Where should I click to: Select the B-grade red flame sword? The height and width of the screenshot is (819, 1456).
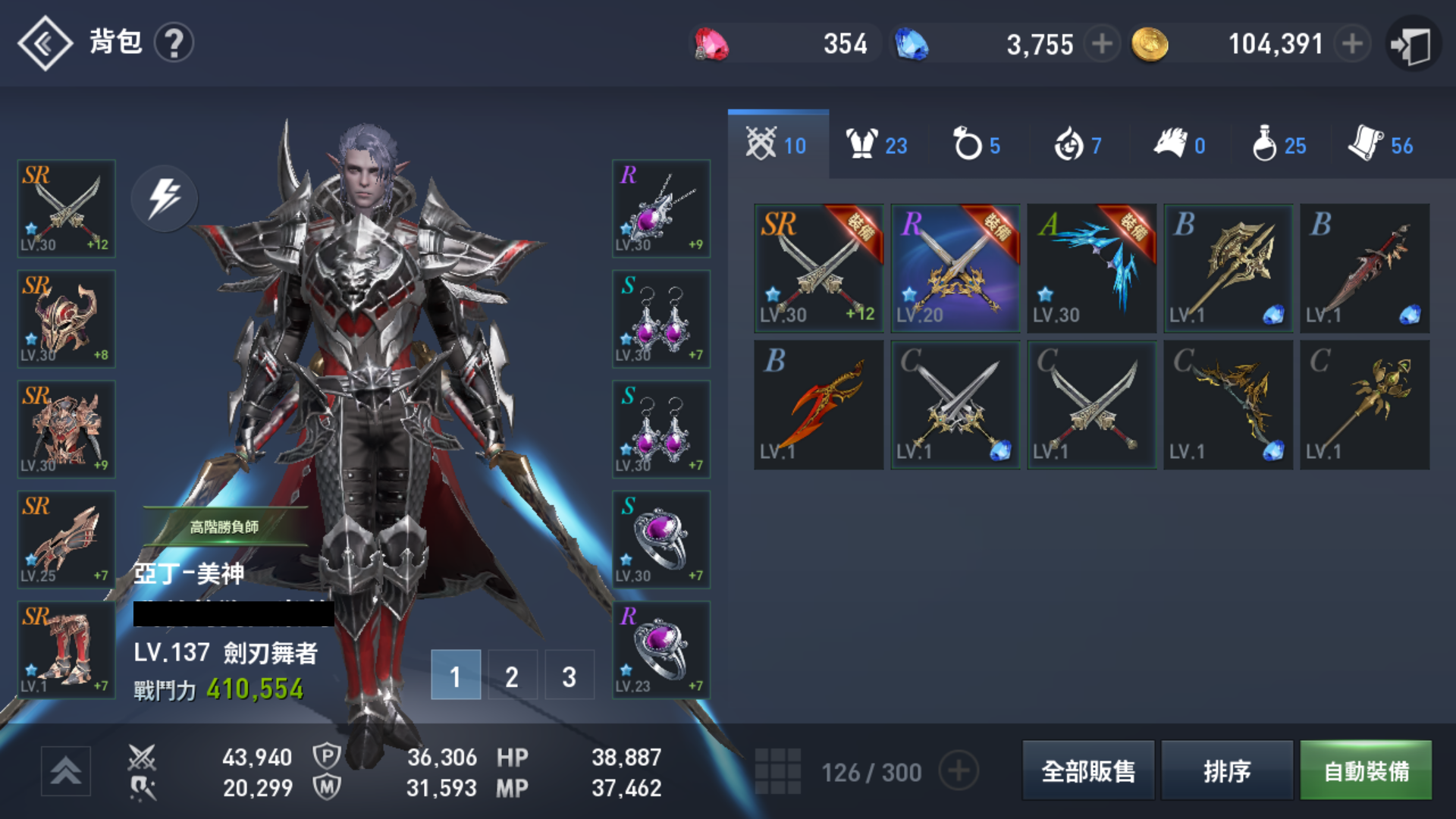pyautogui.click(x=818, y=405)
